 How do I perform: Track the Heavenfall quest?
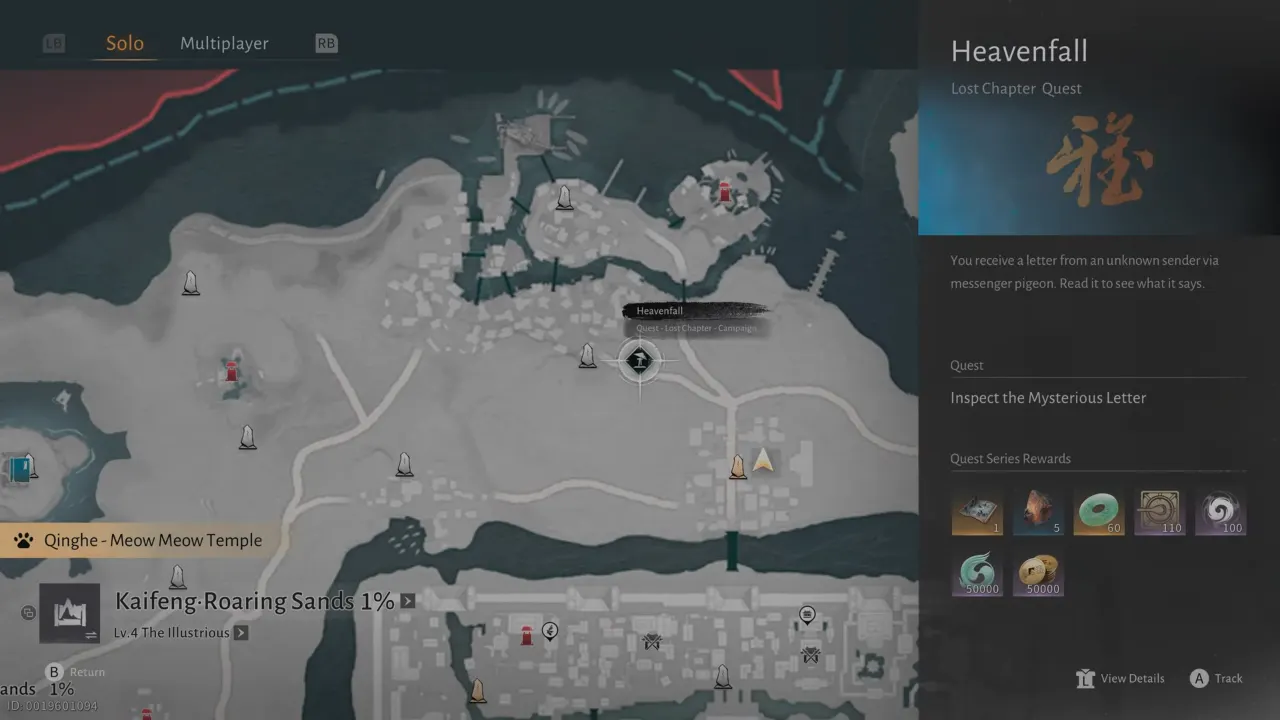point(1216,678)
